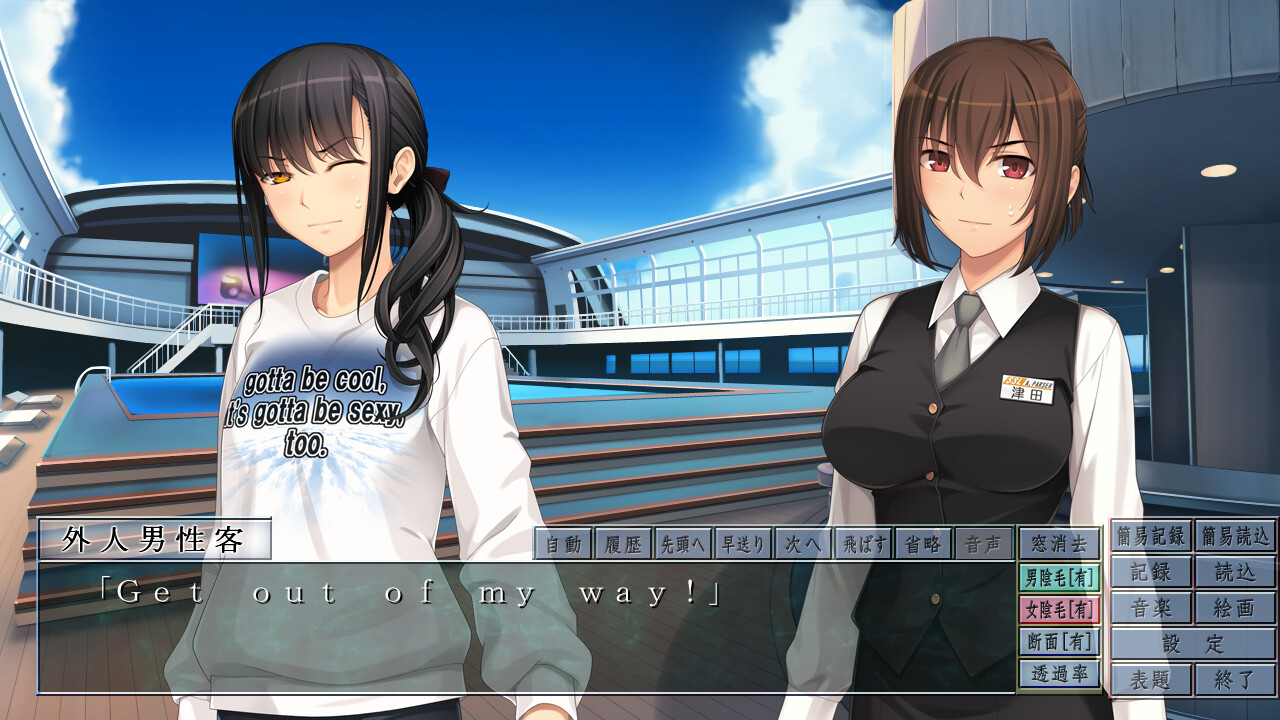Open the 設定 settings screen
The width and height of the screenshot is (1280, 720).
[1193, 644]
